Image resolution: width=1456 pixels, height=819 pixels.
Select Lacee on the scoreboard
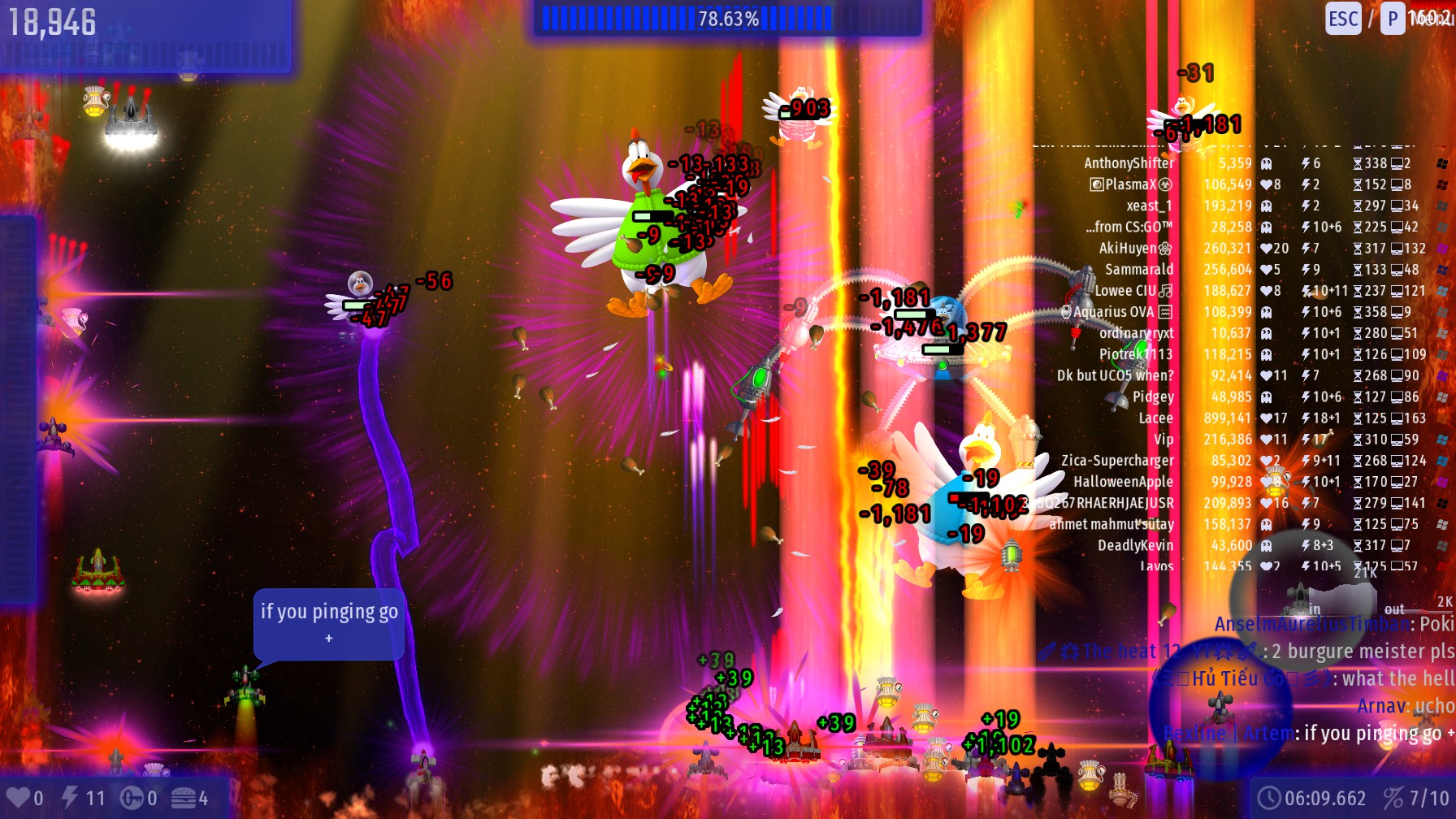(1155, 418)
